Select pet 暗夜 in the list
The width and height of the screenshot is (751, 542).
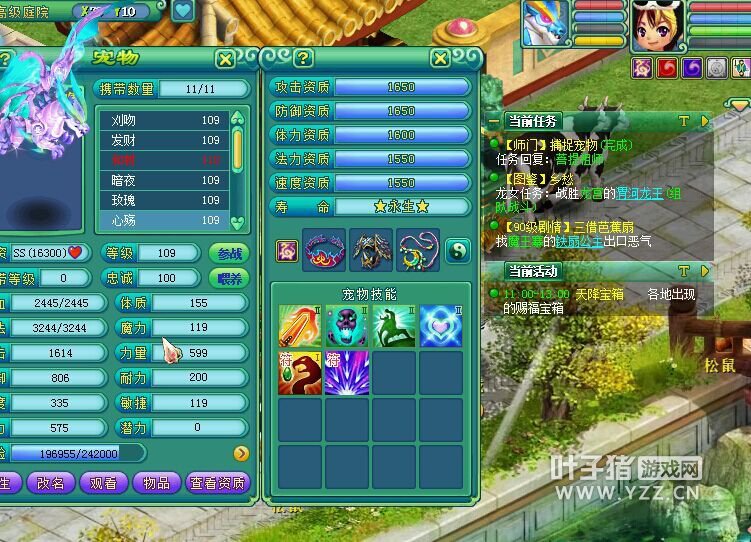pyautogui.click(x=165, y=181)
